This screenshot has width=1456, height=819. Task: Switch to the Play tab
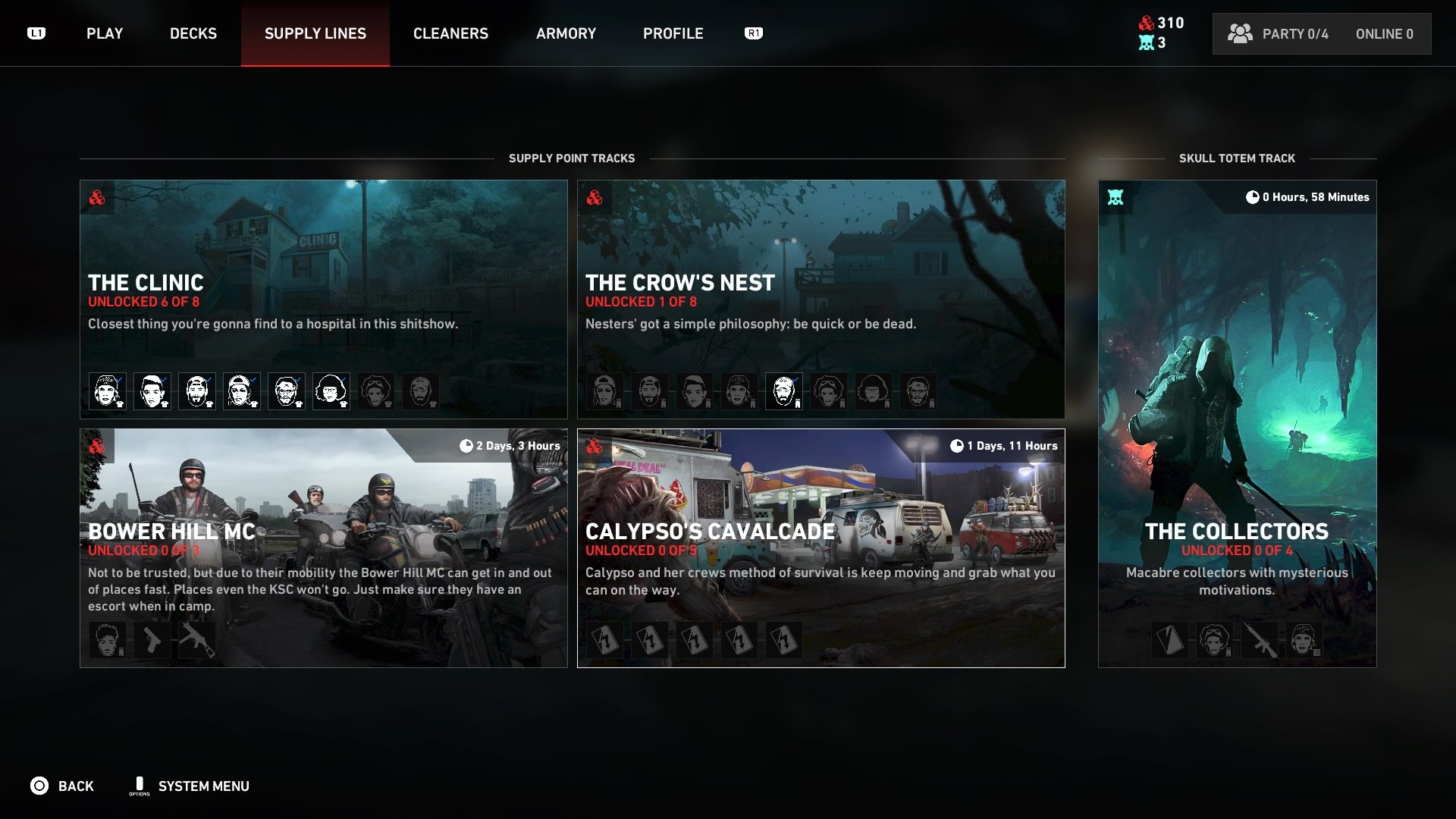coord(105,33)
